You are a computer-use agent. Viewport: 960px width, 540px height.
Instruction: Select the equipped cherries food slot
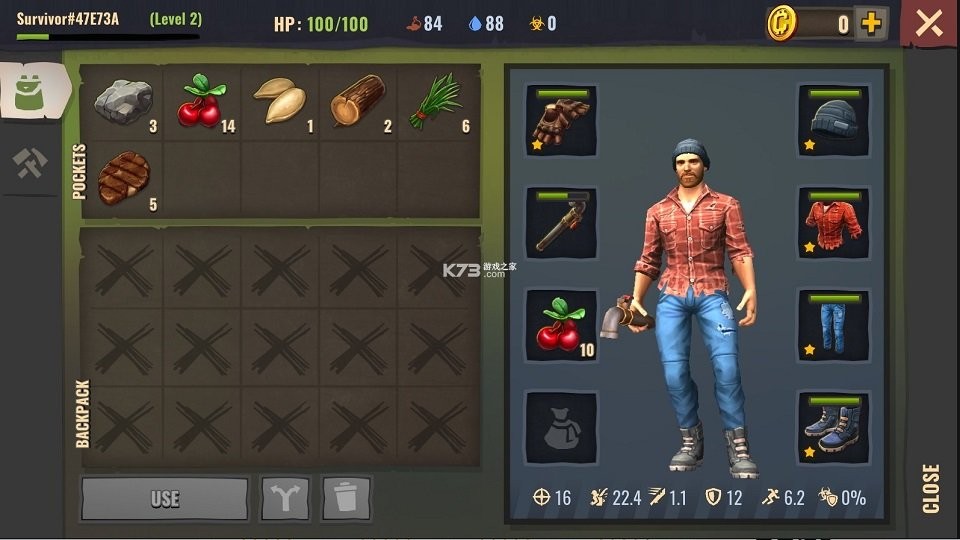(561, 324)
